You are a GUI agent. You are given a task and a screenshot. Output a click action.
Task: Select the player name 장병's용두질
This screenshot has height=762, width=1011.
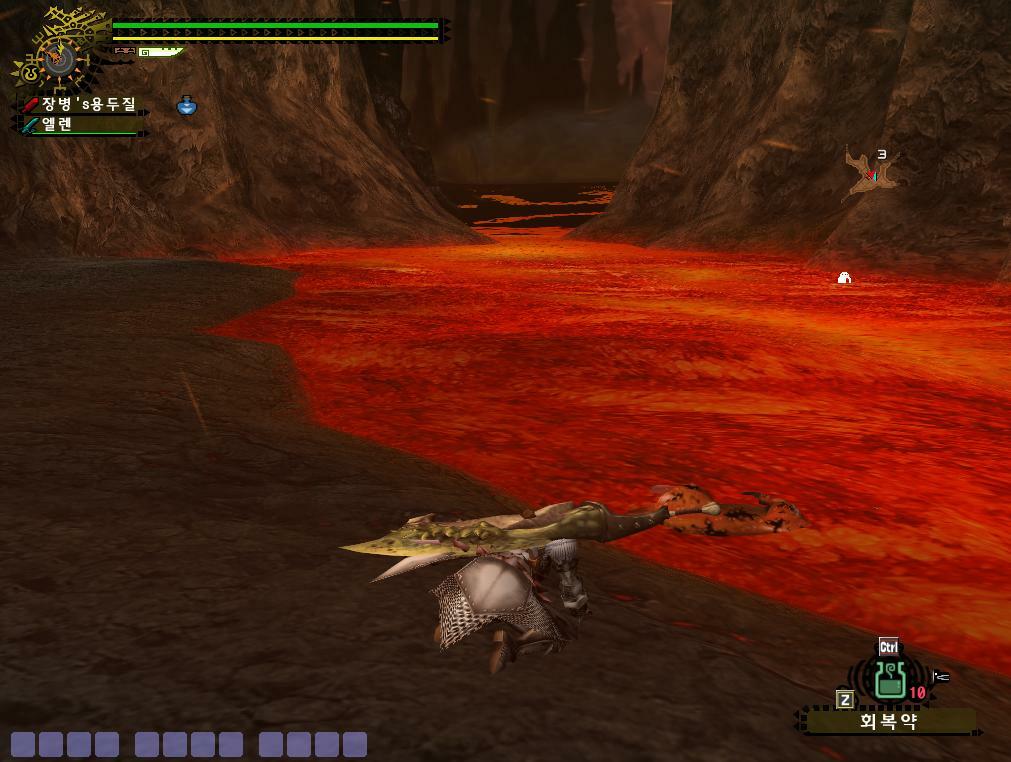pyautogui.click(x=88, y=104)
